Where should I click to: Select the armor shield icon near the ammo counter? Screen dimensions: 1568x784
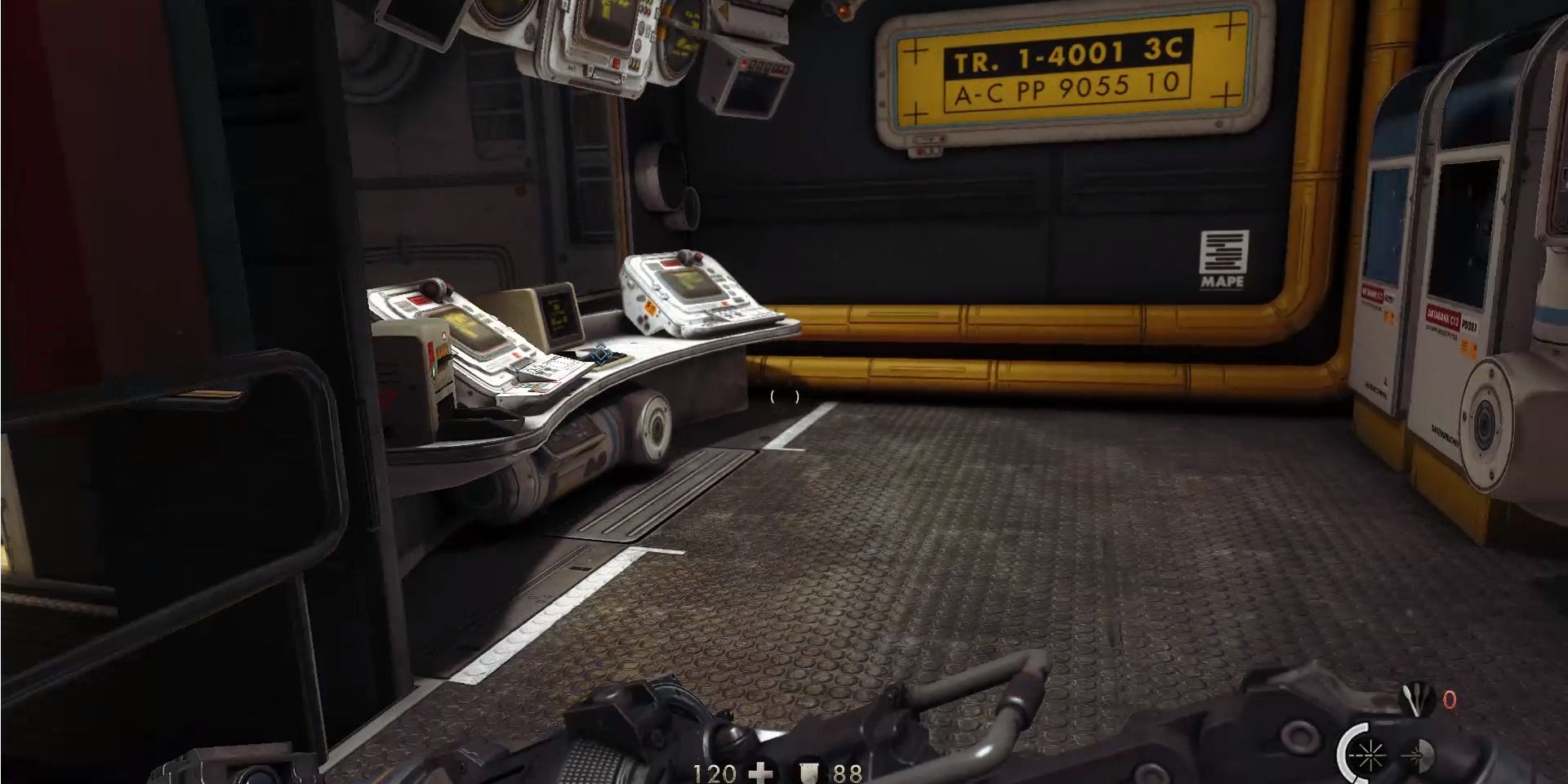pyautogui.click(x=808, y=771)
